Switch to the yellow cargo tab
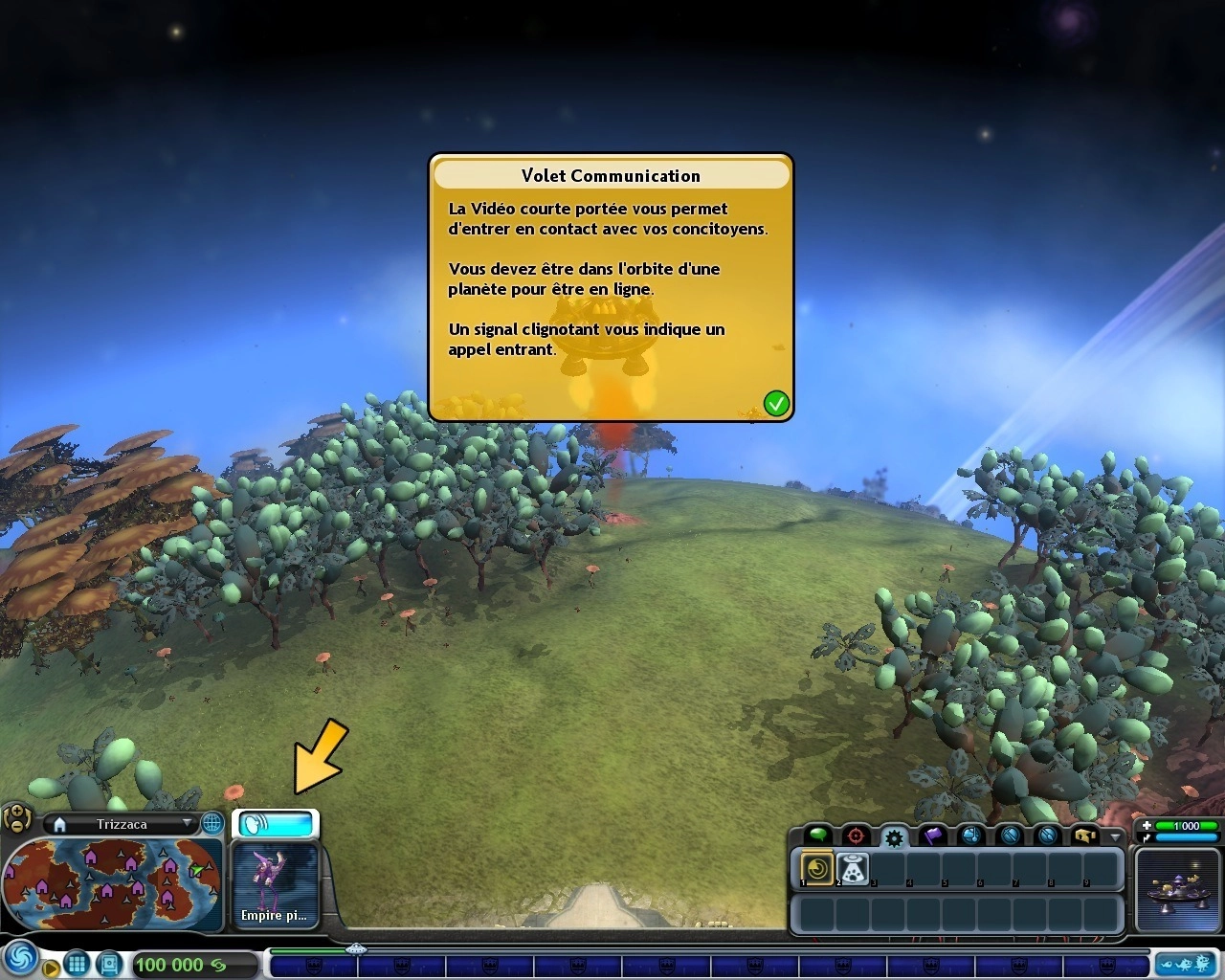Viewport: 1225px width, 980px height. pos(1085,836)
